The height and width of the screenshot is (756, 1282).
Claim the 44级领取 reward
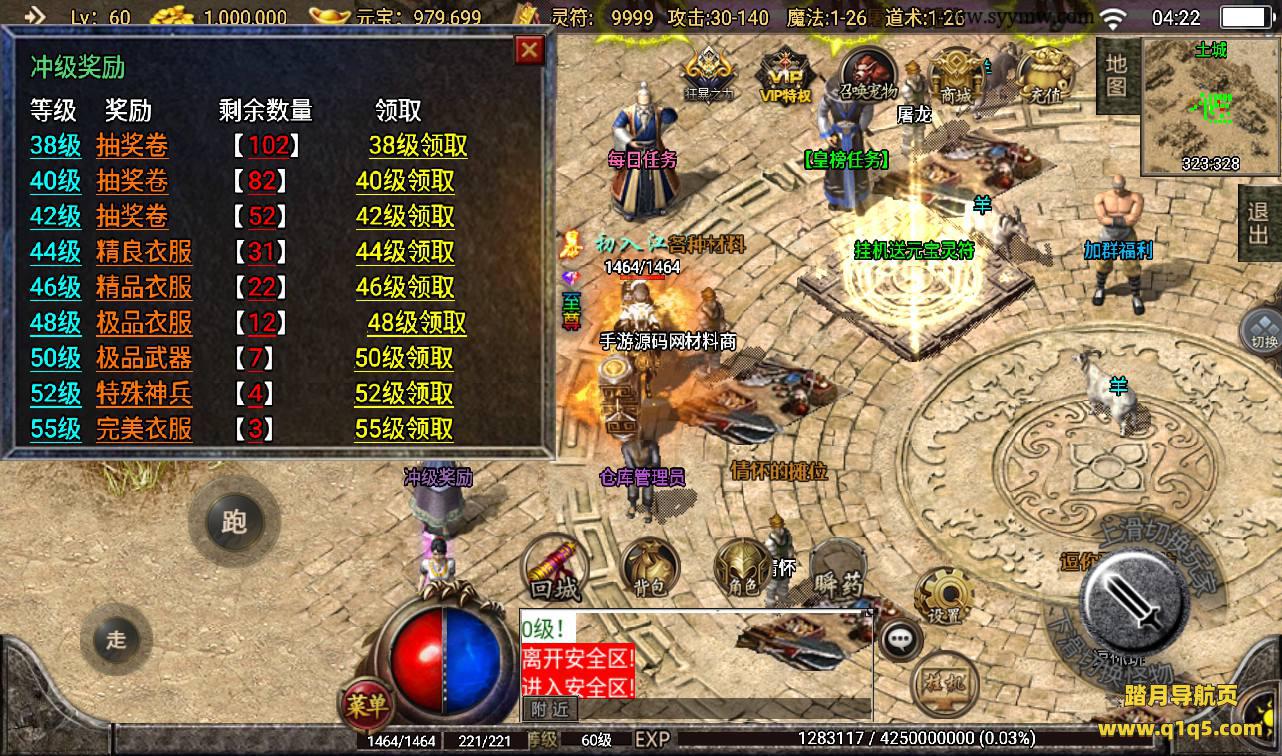(405, 252)
